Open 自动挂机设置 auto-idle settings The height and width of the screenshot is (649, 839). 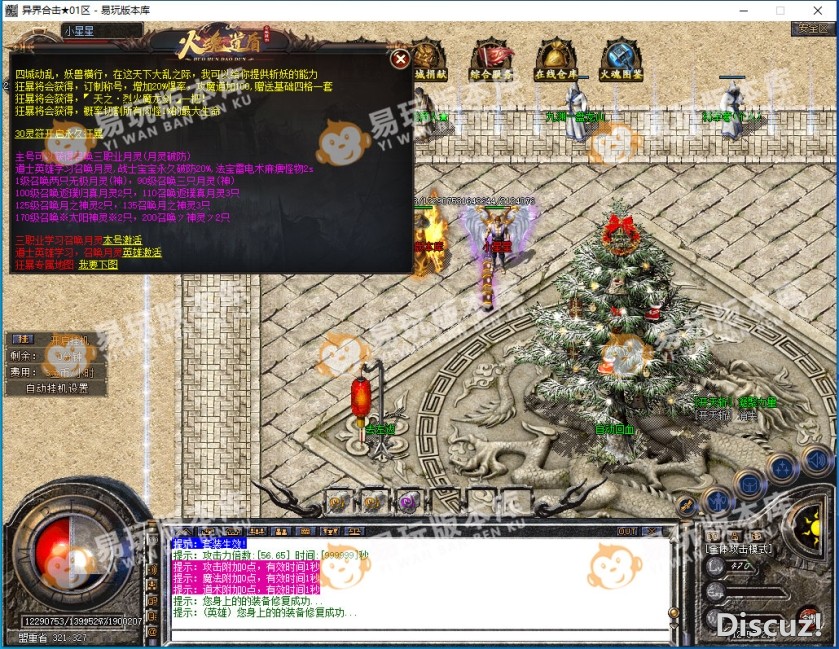56,388
